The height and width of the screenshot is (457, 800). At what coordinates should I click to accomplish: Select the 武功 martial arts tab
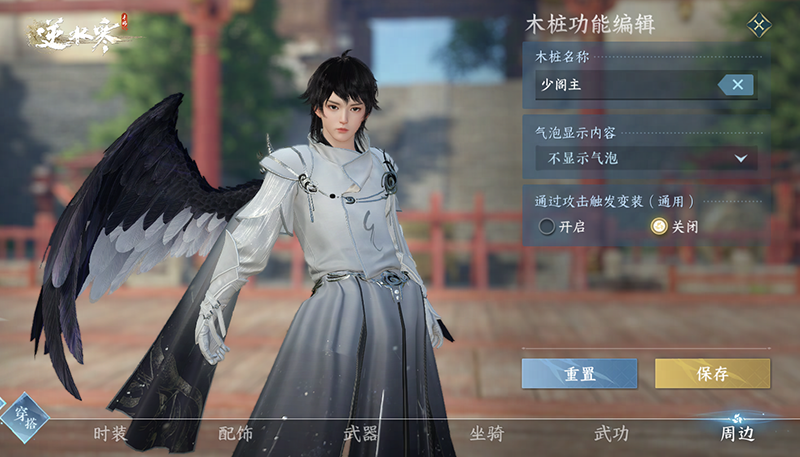pyautogui.click(x=611, y=434)
